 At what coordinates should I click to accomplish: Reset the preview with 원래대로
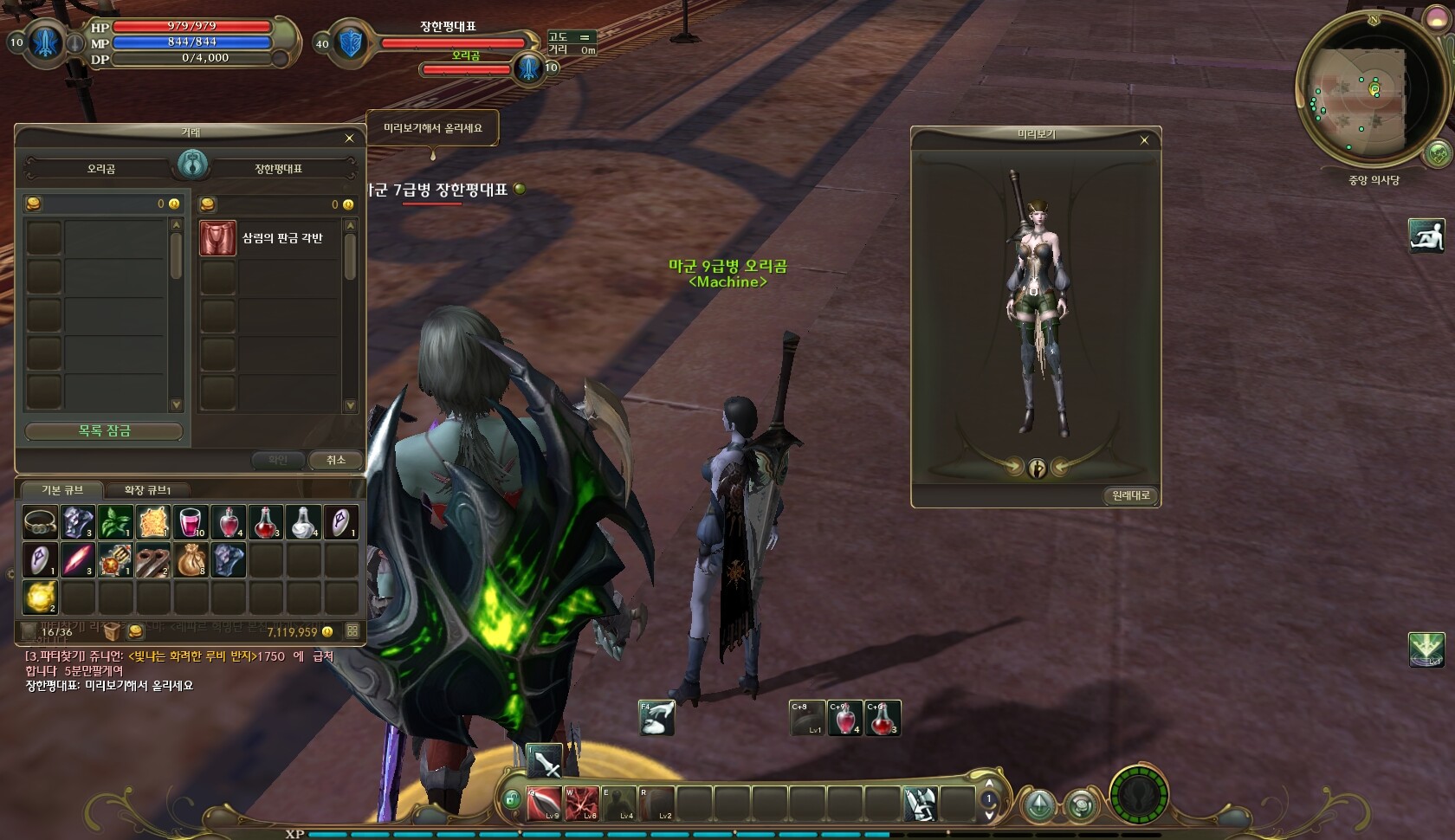1131,495
